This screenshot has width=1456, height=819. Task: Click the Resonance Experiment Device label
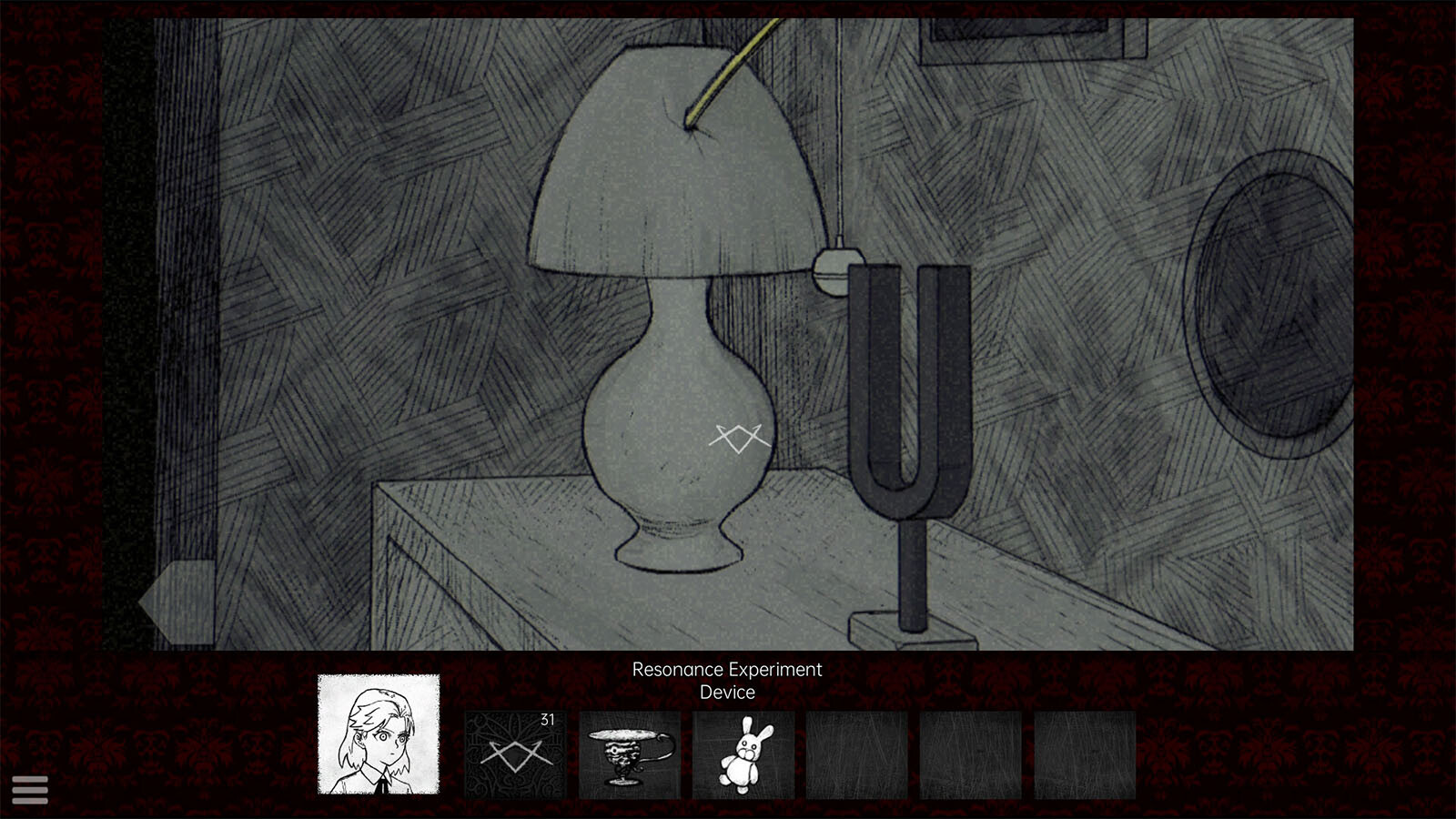[726, 681]
